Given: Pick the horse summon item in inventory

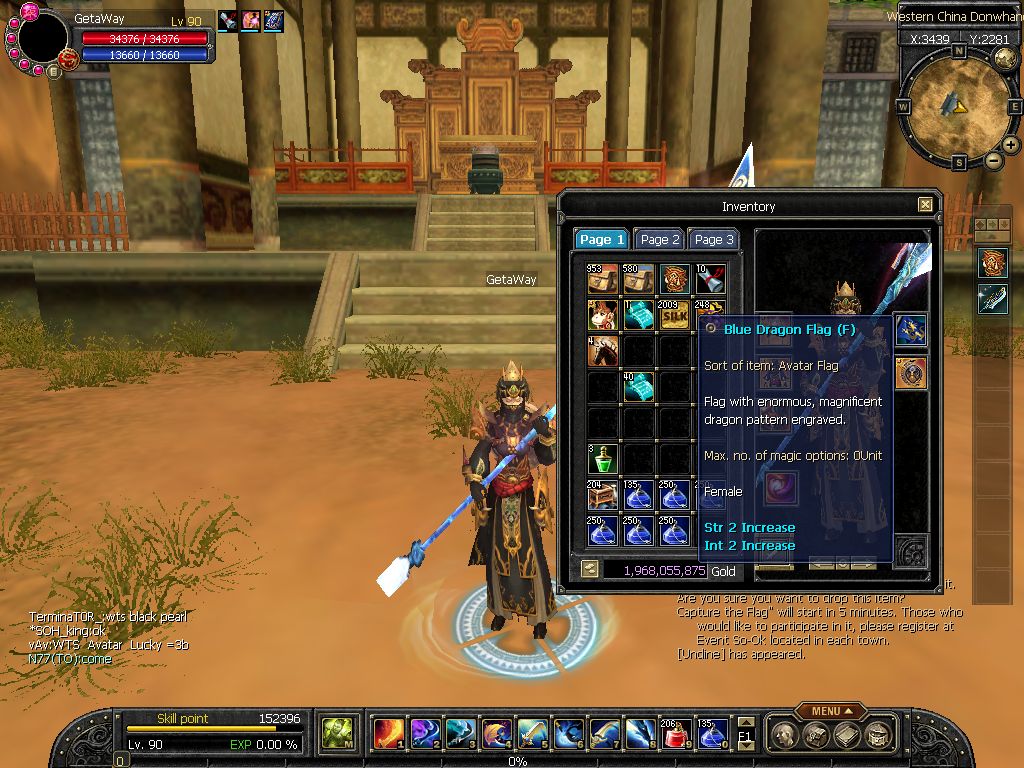Looking at the screenshot, I should (603, 351).
